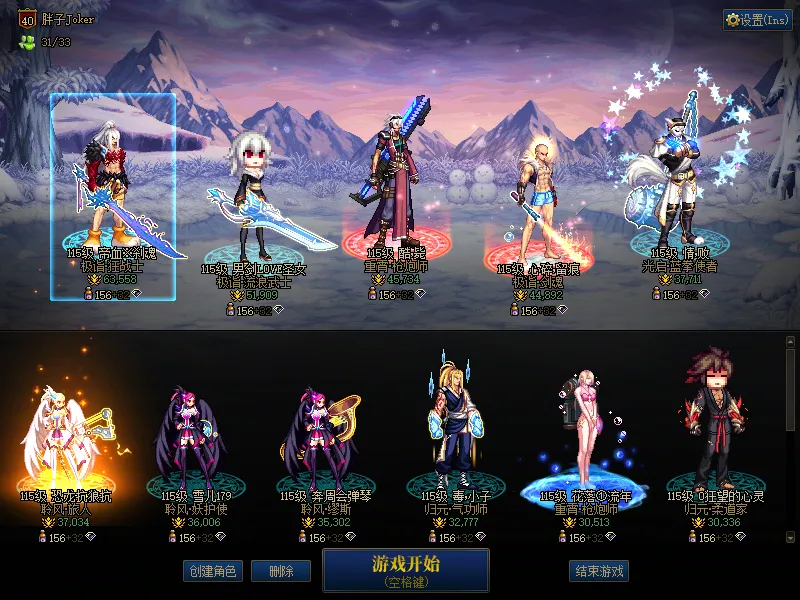Open the 设置 settings menu
Image resolution: width=800 pixels, height=600 pixels.
coord(757,20)
